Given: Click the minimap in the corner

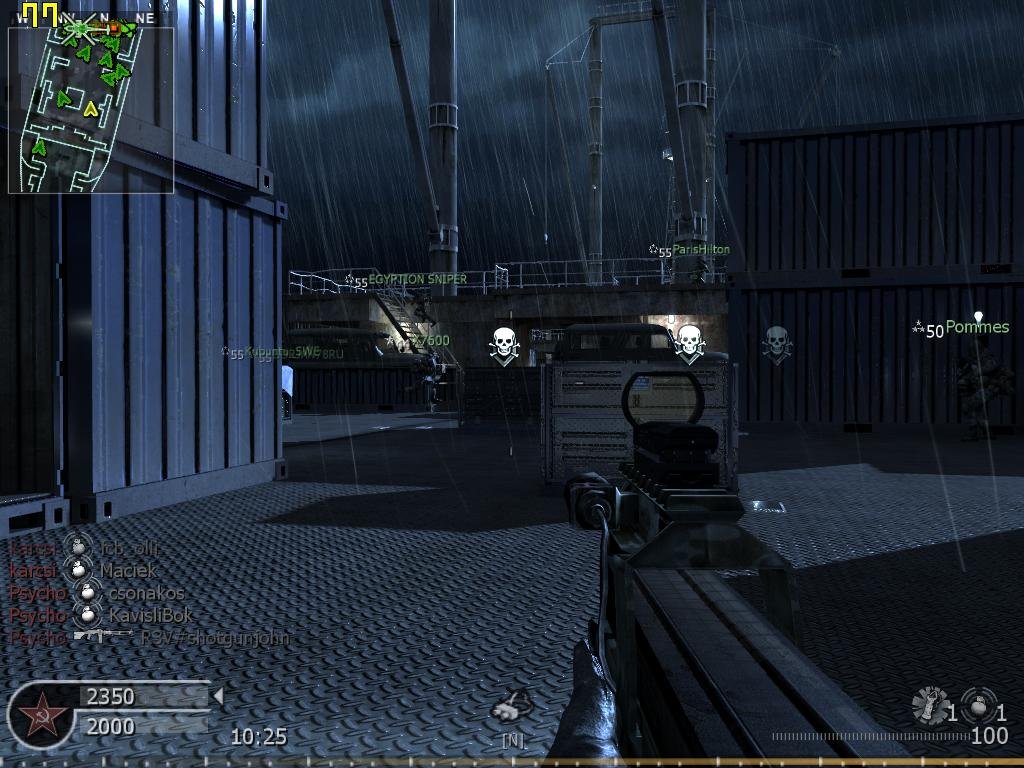Looking at the screenshot, I should (x=91, y=109).
